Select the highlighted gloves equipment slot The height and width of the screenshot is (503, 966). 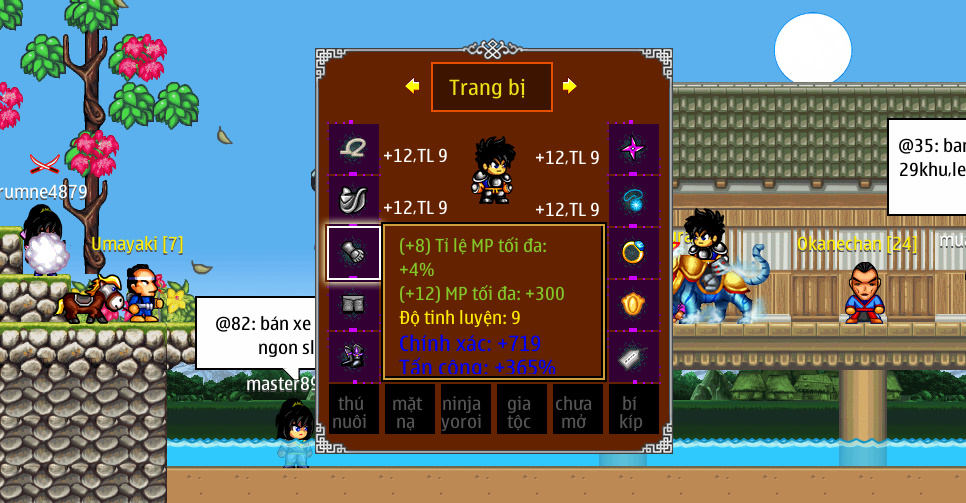pyautogui.click(x=354, y=253)
